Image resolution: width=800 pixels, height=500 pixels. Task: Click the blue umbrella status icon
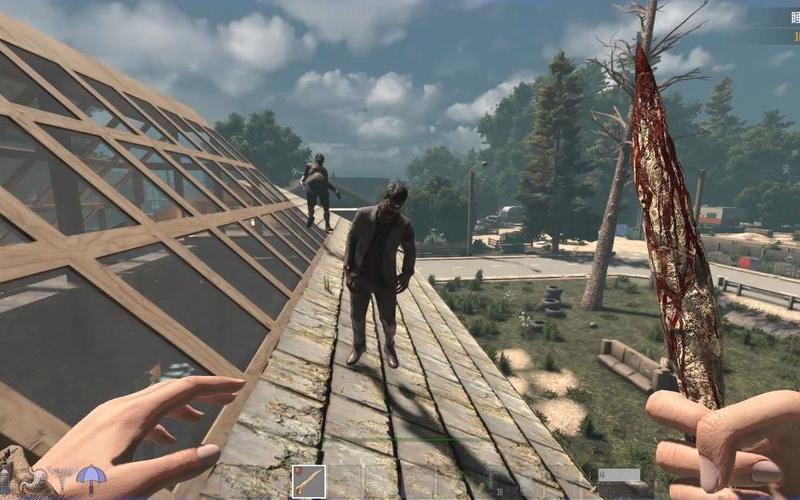coord(91,478)
